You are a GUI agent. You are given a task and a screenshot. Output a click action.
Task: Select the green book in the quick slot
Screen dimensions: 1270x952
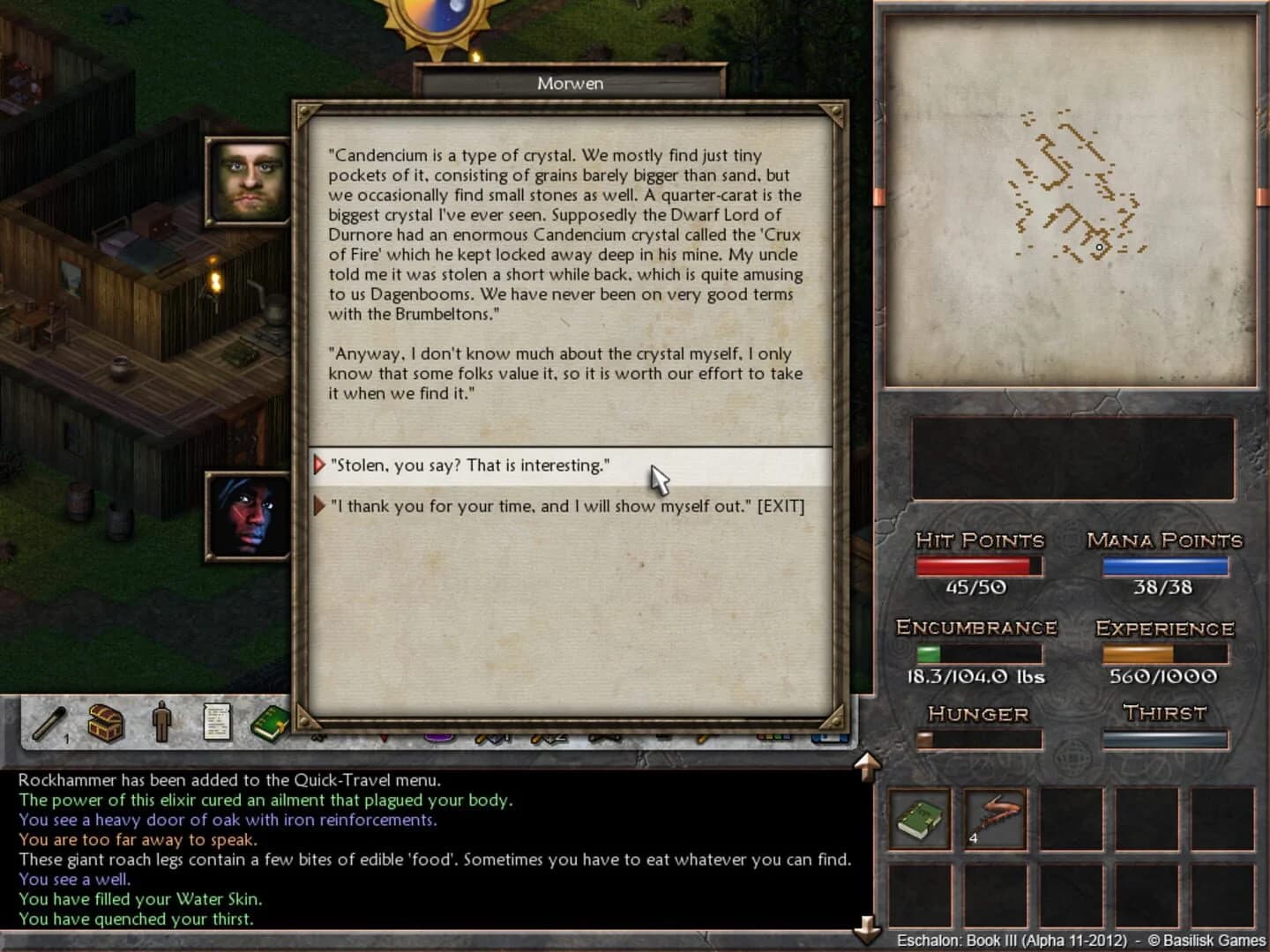pos(919,818)
